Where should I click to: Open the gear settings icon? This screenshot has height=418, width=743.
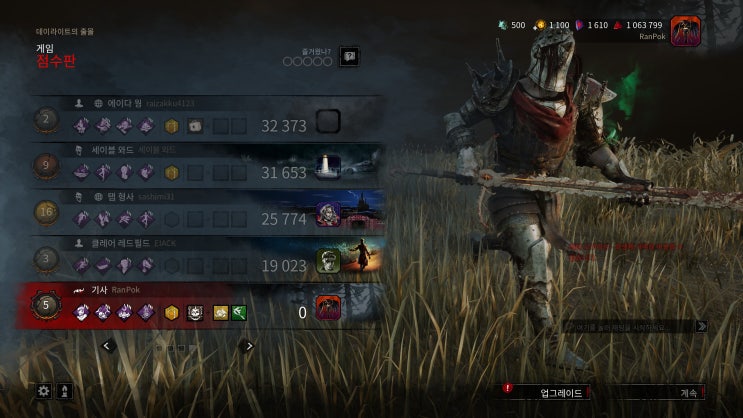(43, 392)
